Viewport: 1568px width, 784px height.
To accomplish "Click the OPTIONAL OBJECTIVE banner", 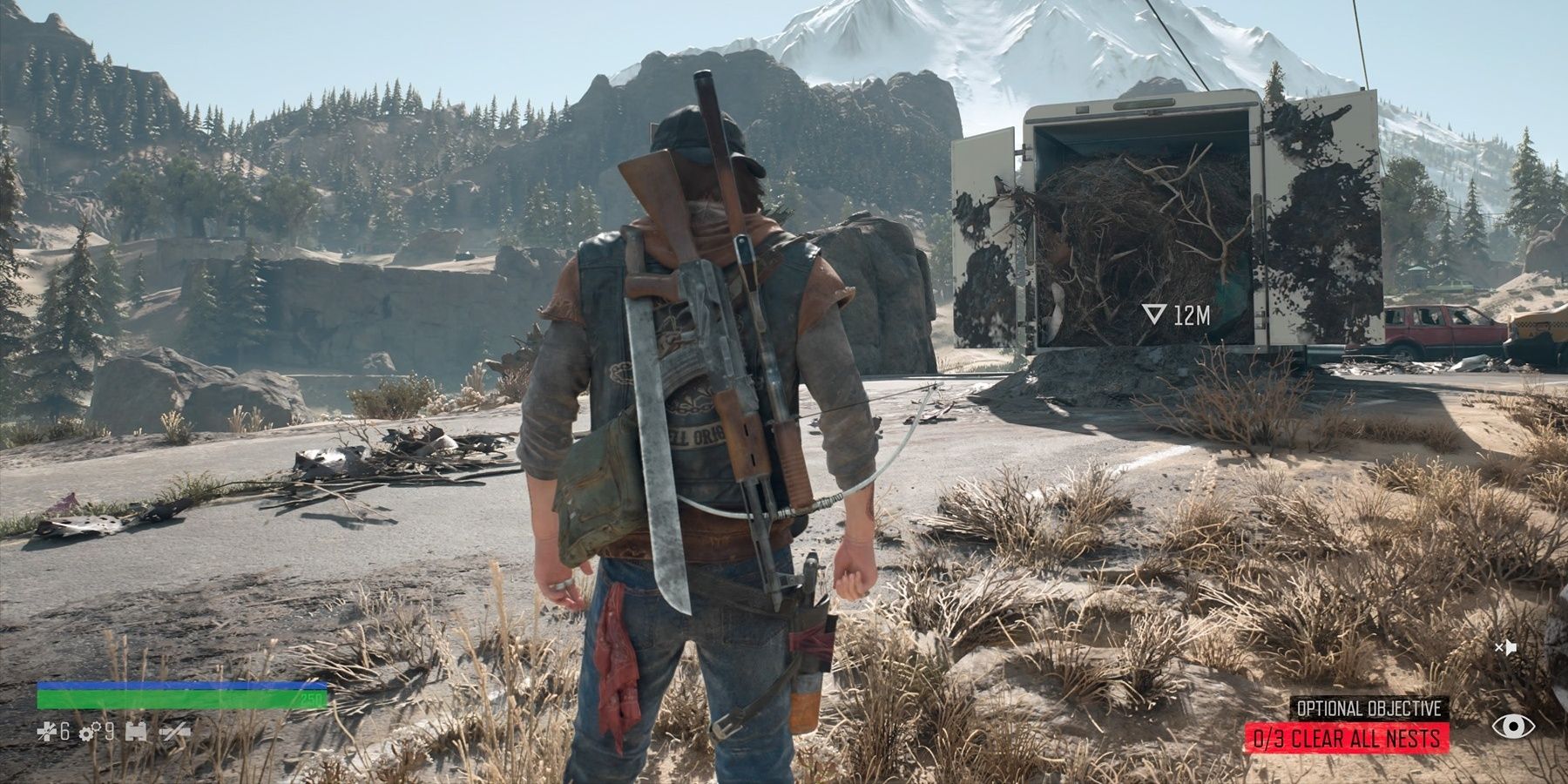I will (1369, 707).
